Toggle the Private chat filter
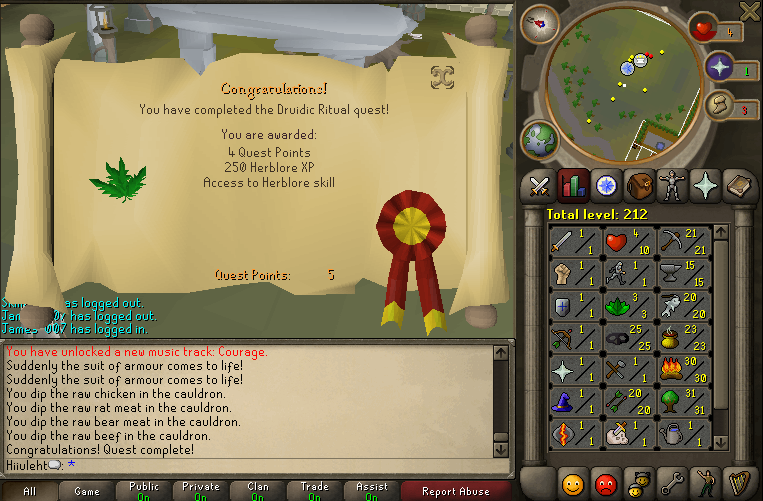Screen dimensions: 763x501 click(201, 490)
